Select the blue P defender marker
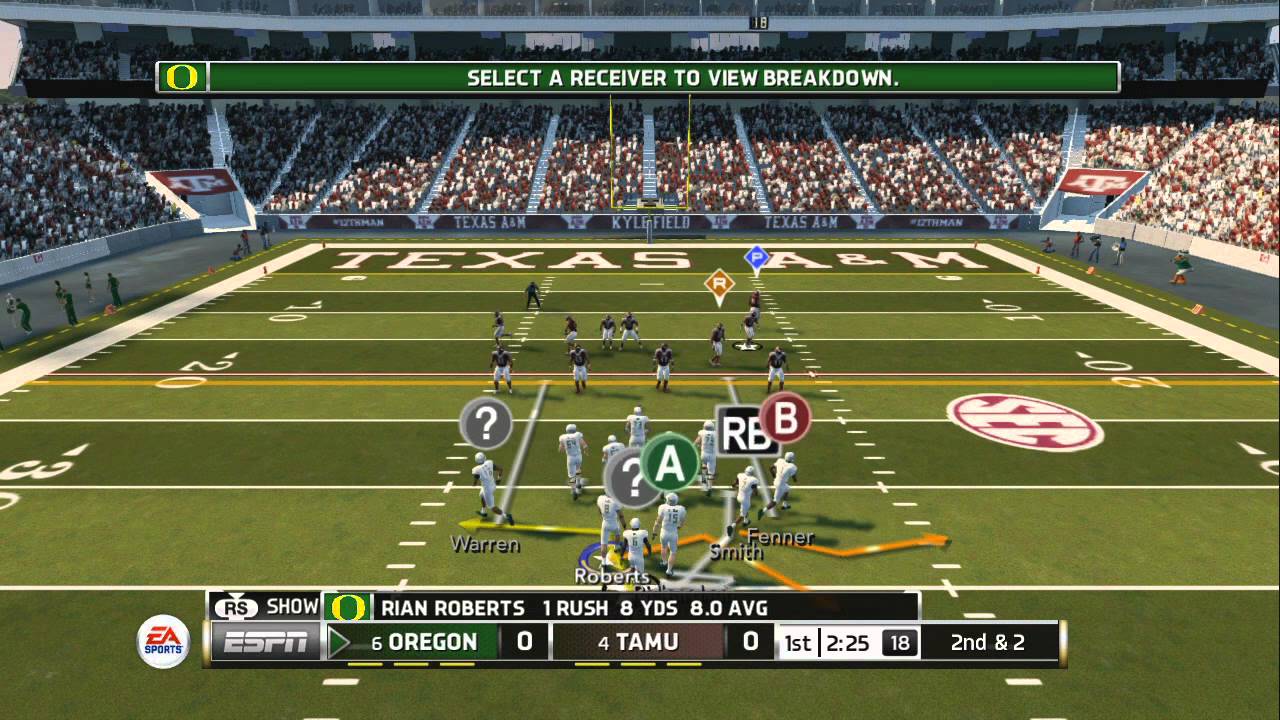The height and width of the screenshot is (720, 1280). 756,258
